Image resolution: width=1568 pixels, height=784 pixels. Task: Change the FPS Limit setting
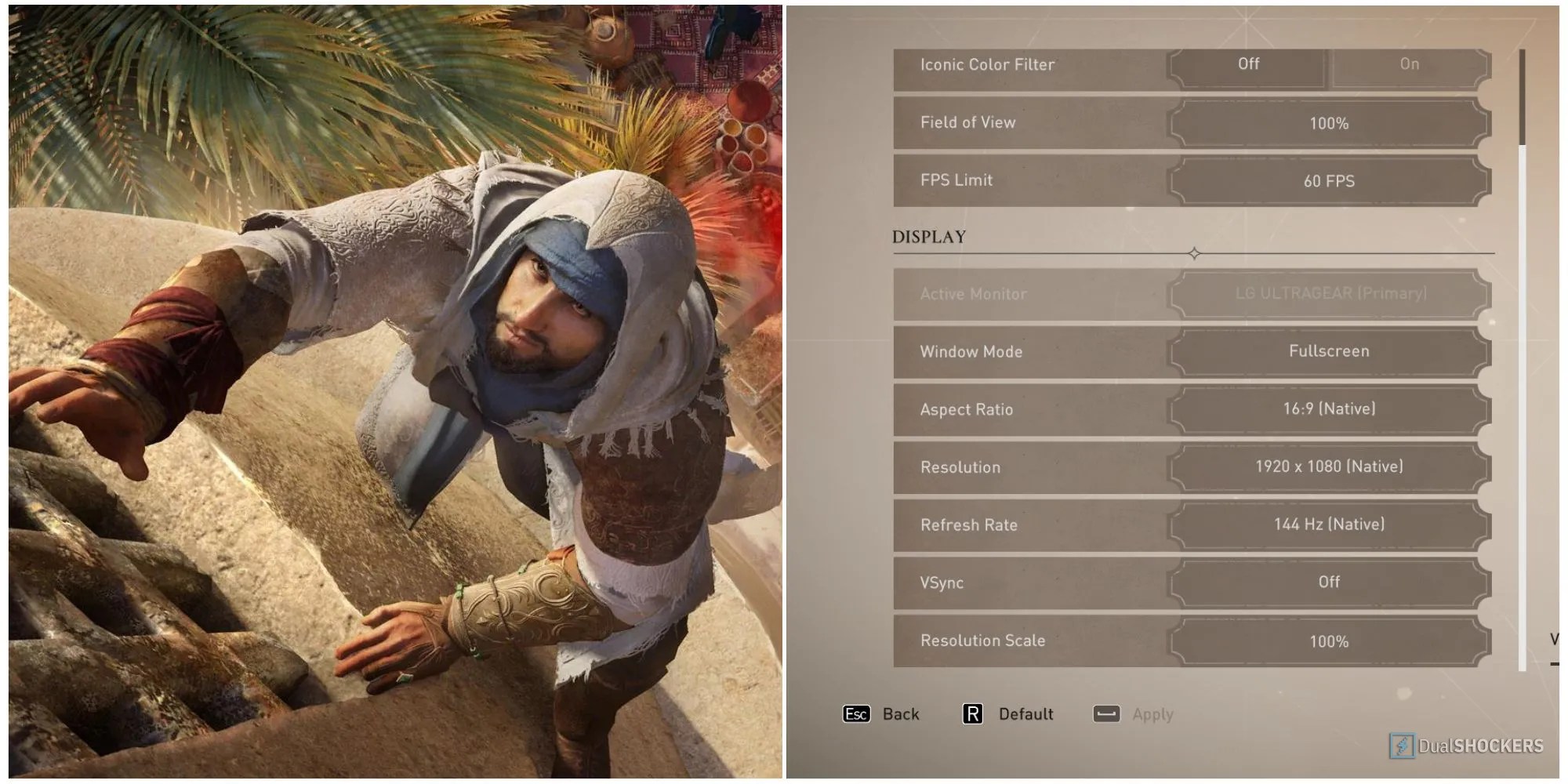click(1329, 181)
